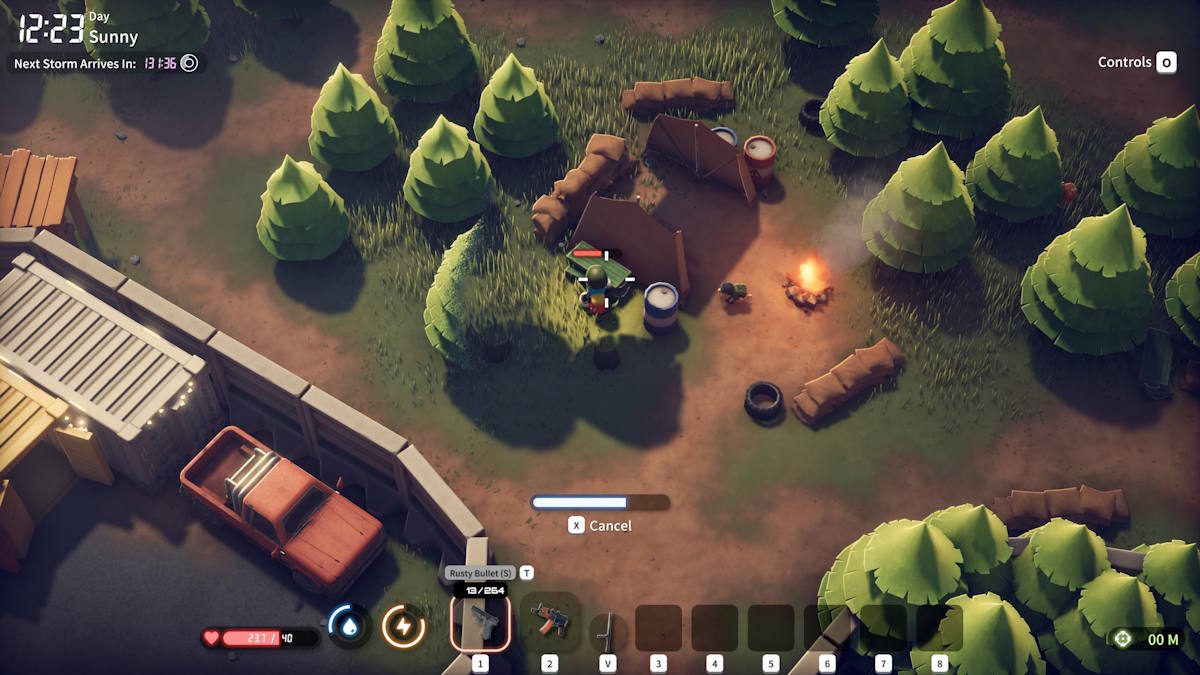Image resolution: width=1200 pixels, height=675 pixels.
Task: Click the Rusty Bullet (S) ammo type label
Action: 481,573
